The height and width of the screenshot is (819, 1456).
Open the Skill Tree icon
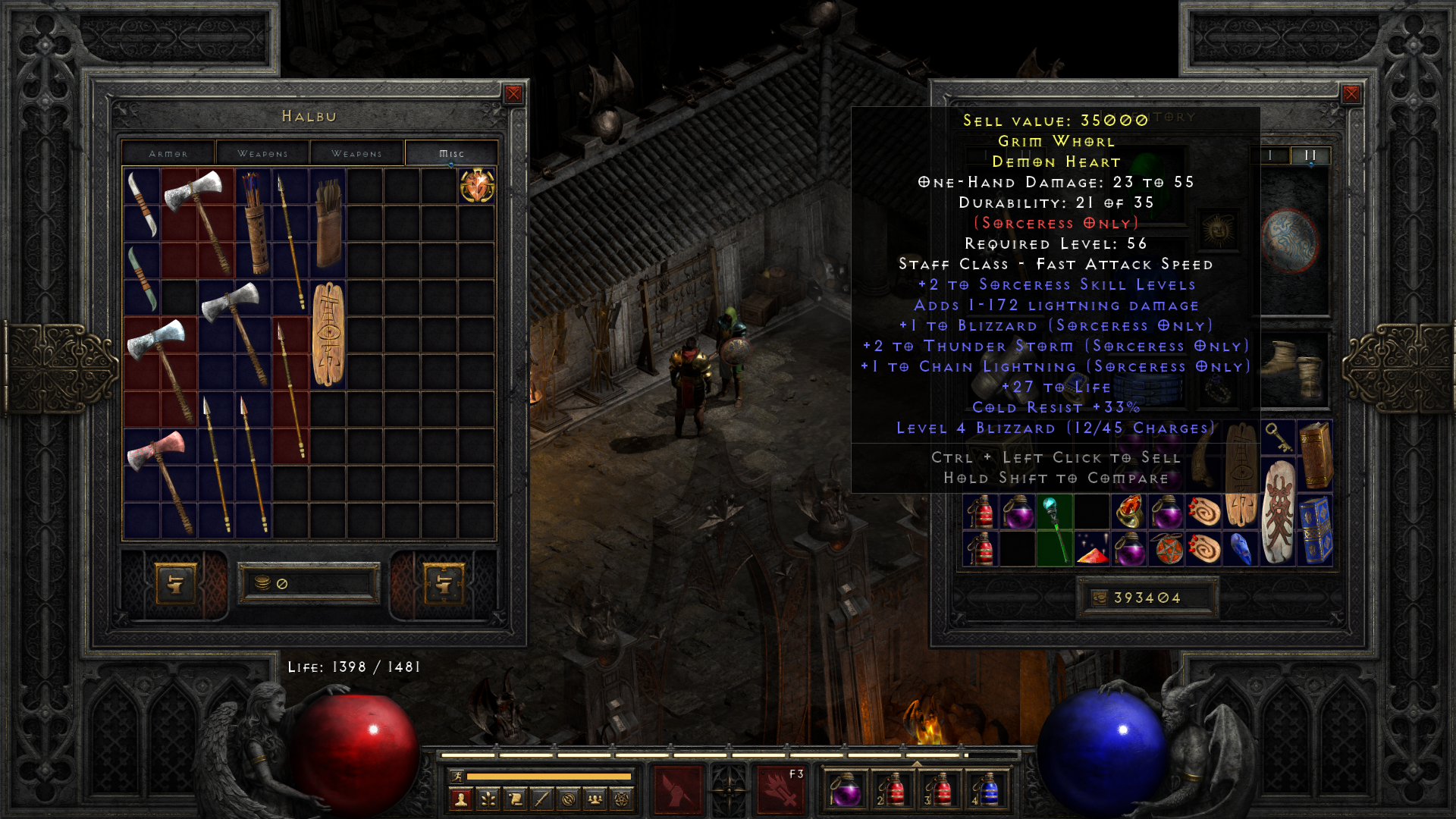488,799
